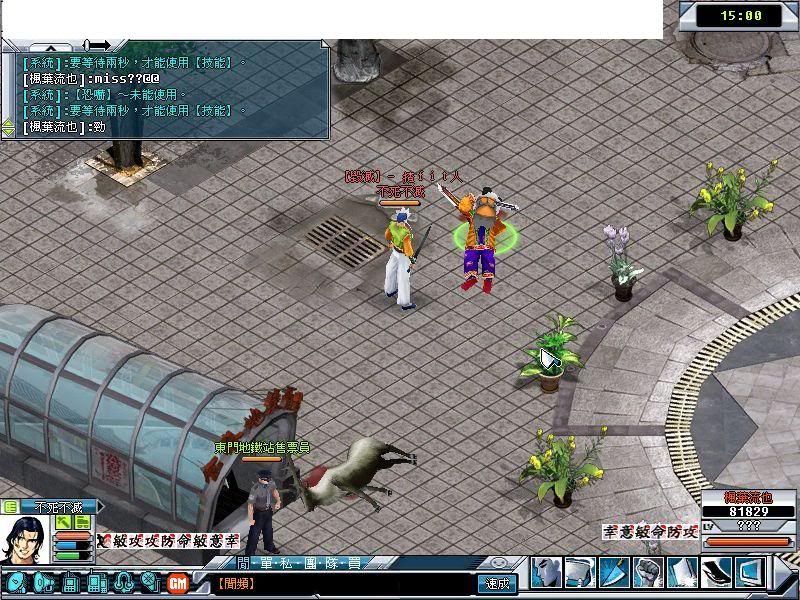Screen dimensions: 800x600
Task: Click the megaphone shout icon
Action: (44, 582)
